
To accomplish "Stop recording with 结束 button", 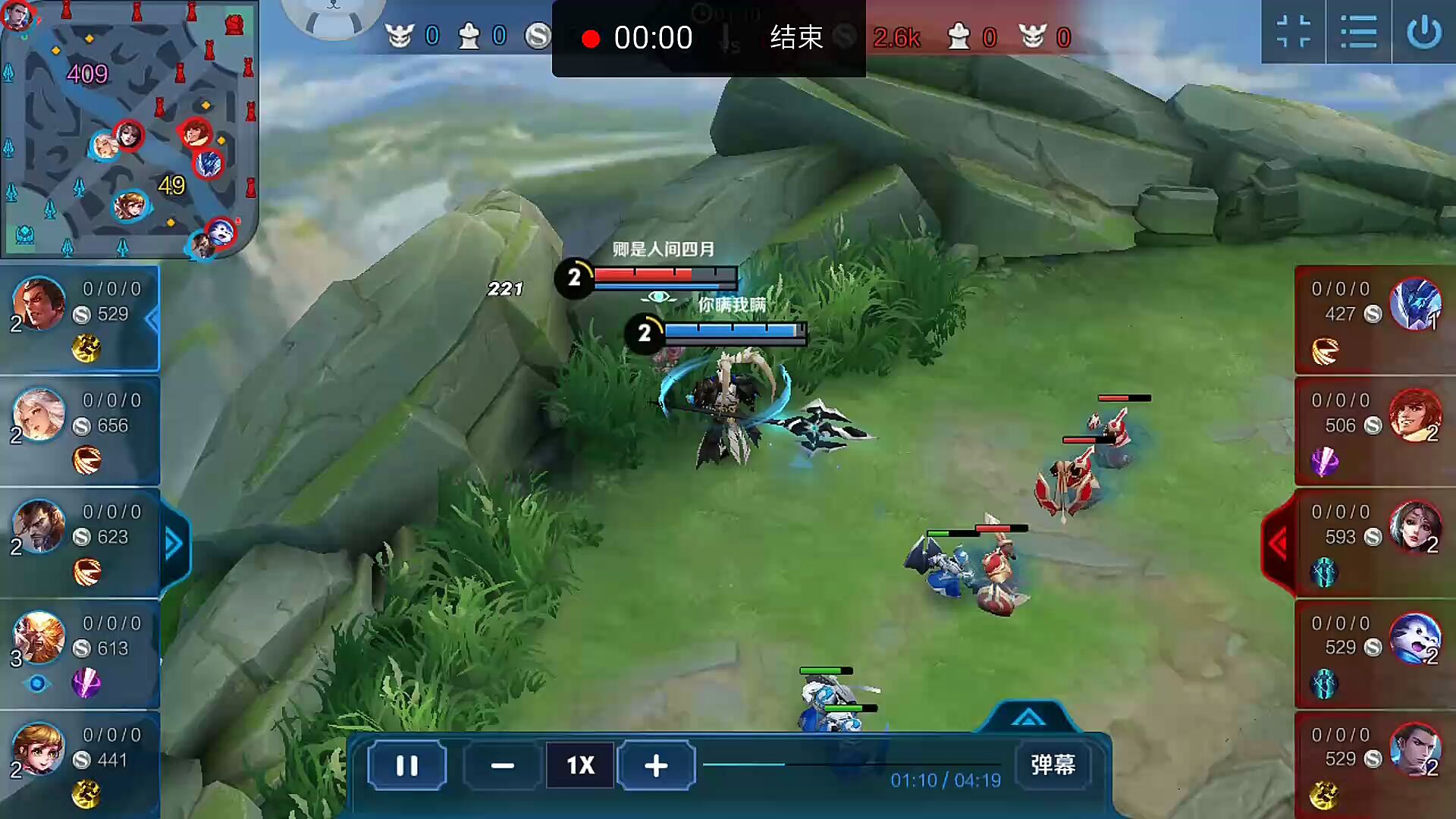I will (x=796, y=37).
